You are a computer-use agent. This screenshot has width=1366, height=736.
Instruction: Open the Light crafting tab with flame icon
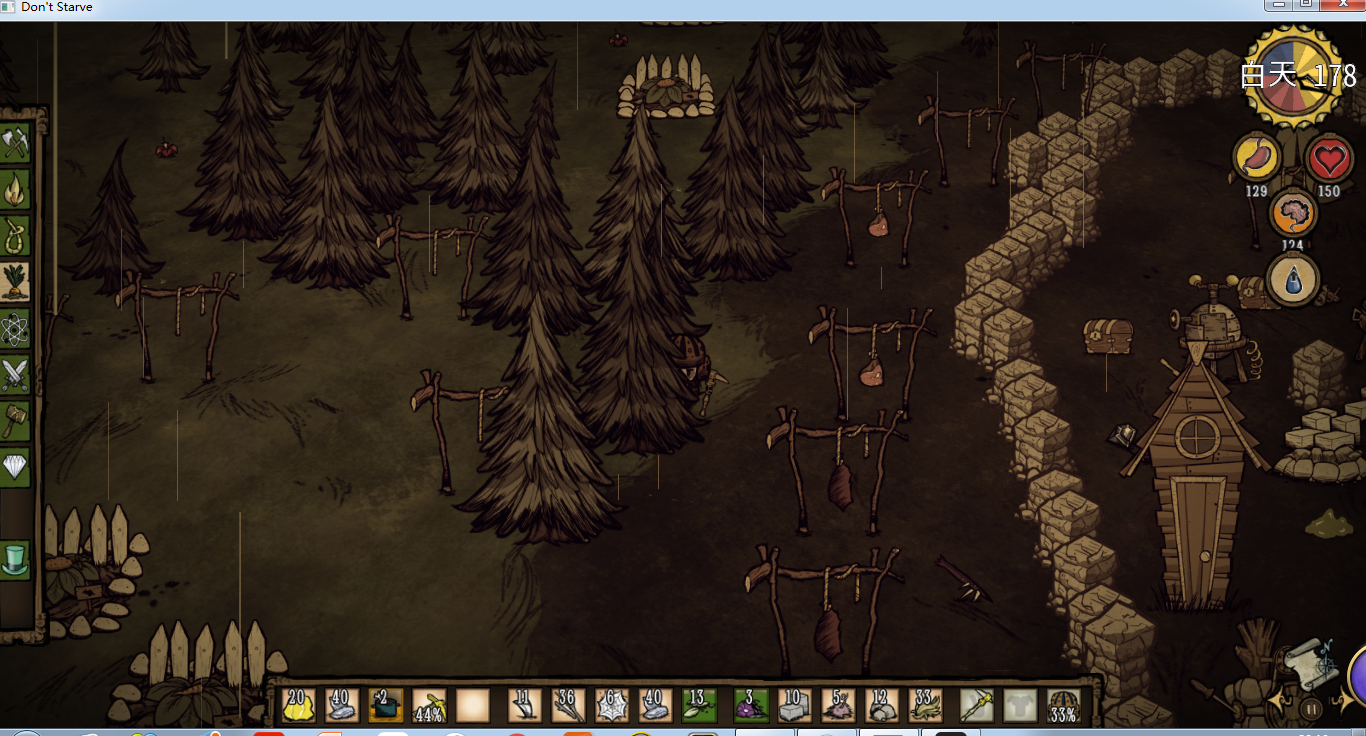[x=15, y=189]
